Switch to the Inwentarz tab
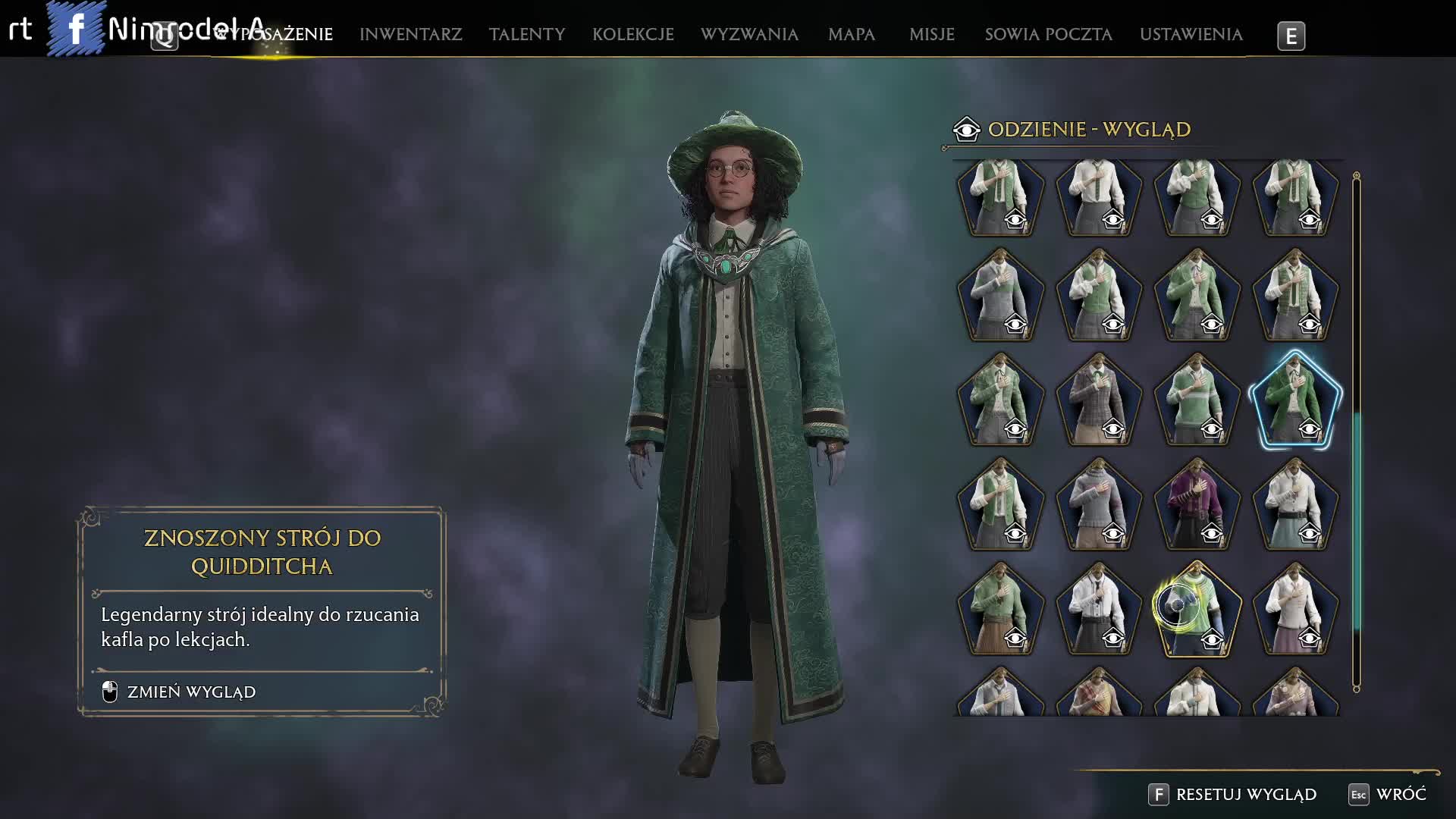This screenshot has width=1456, height=819. click(x=410, y=34)
